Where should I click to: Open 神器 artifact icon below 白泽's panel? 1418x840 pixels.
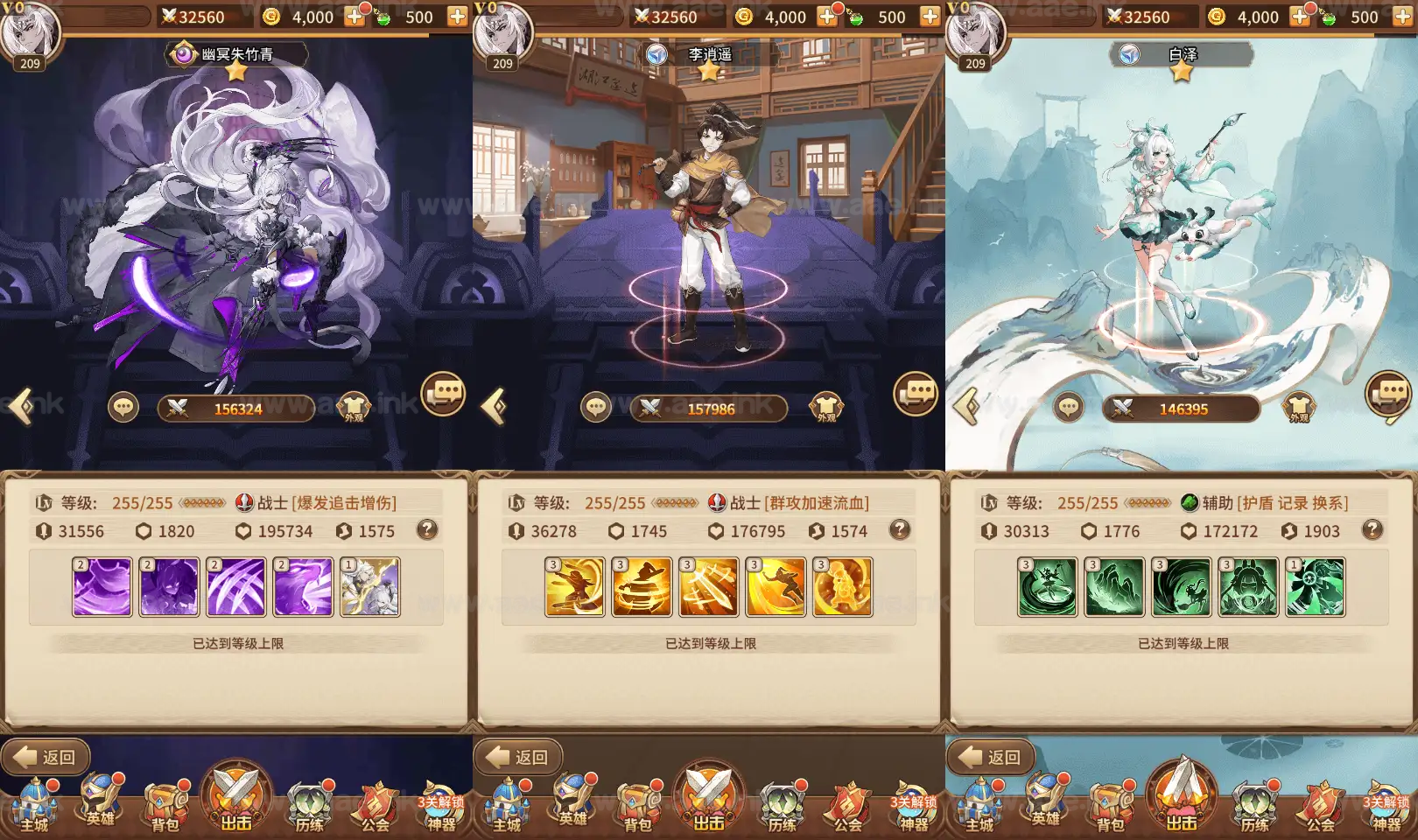tap(1386, 803)
